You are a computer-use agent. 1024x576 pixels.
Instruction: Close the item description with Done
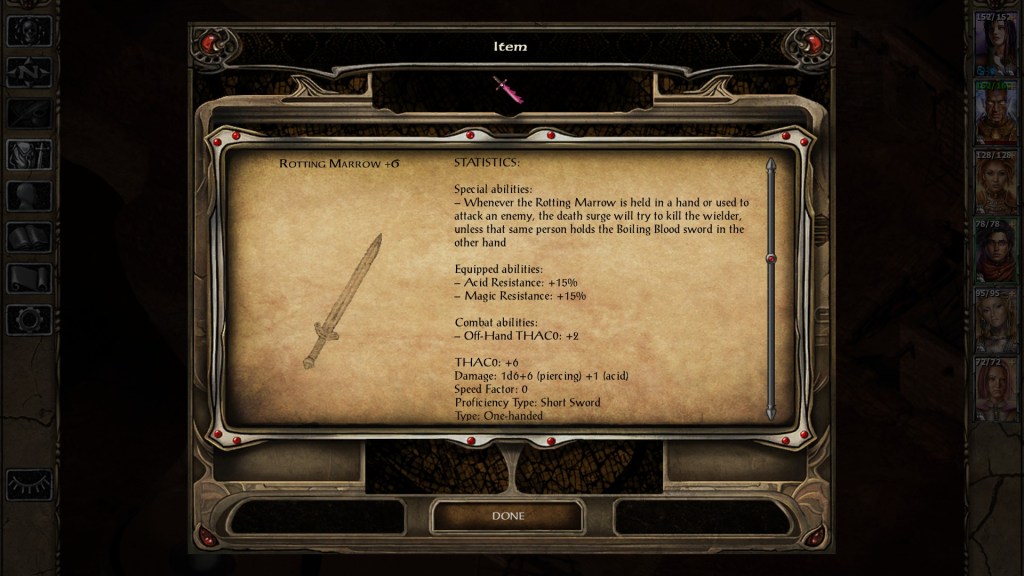pos(507,516)
